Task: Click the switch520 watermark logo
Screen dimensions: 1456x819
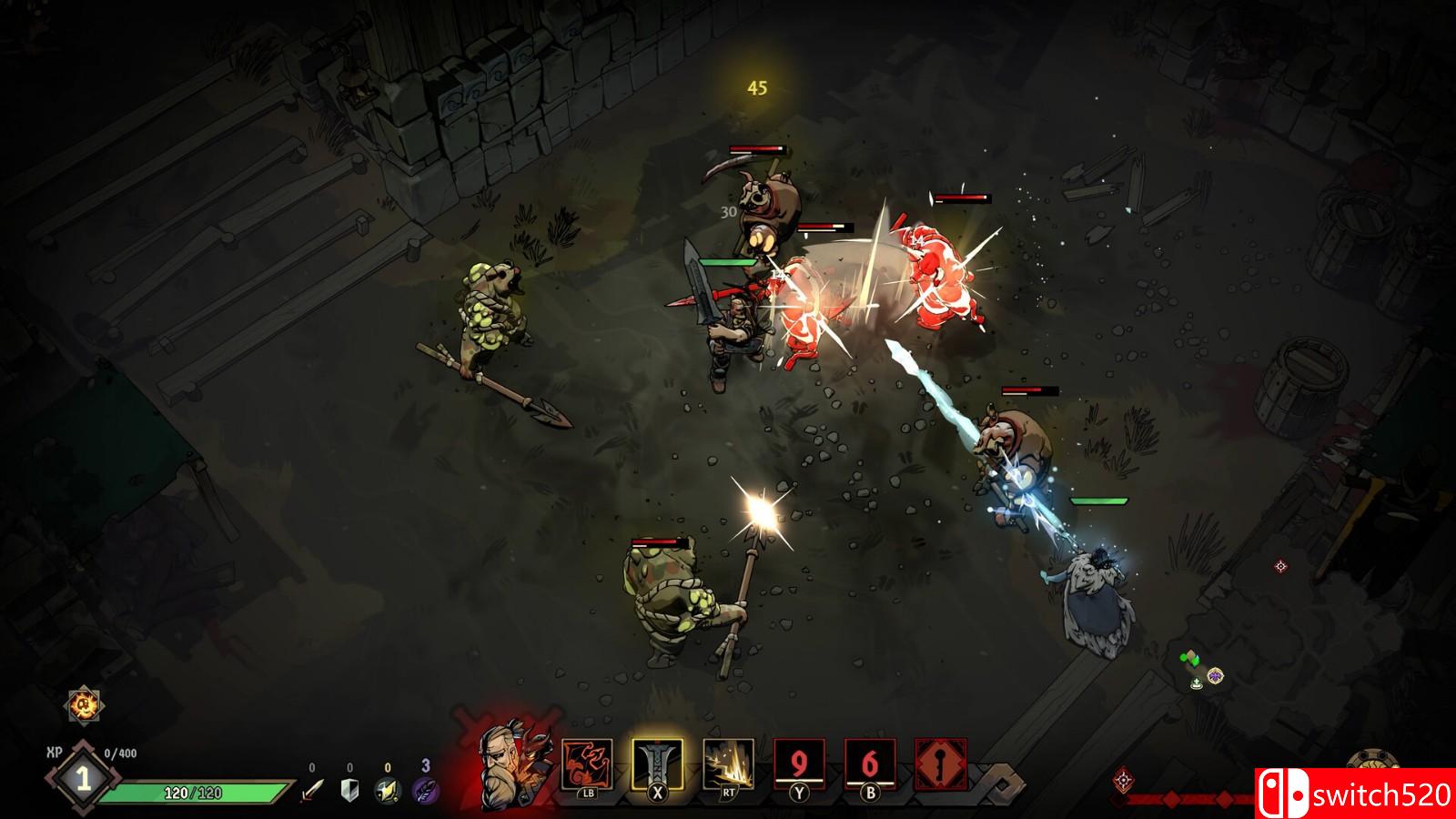Action: click(x=1356, y=794)
